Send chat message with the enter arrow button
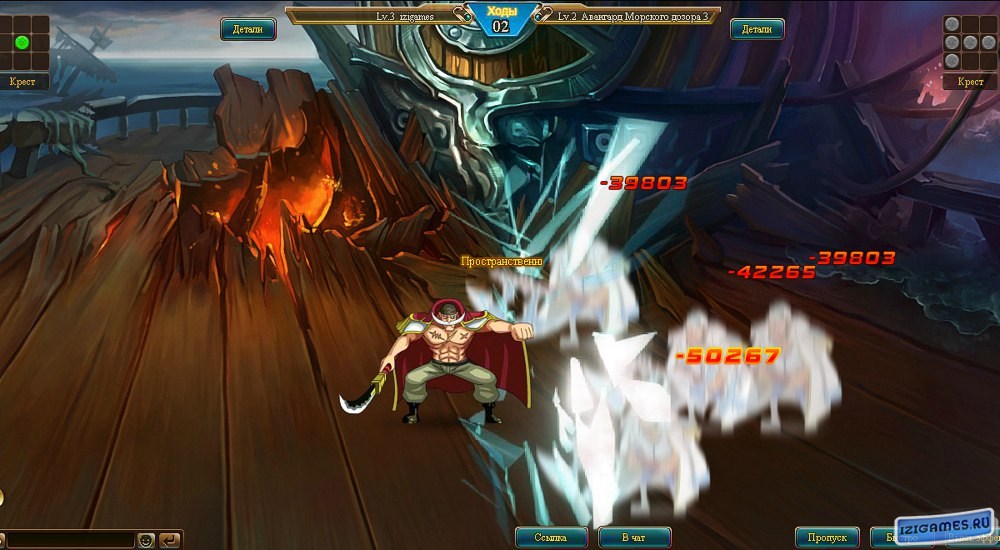Image resolution: width=1000 pixels, height=550 pixels. (170, 540)
